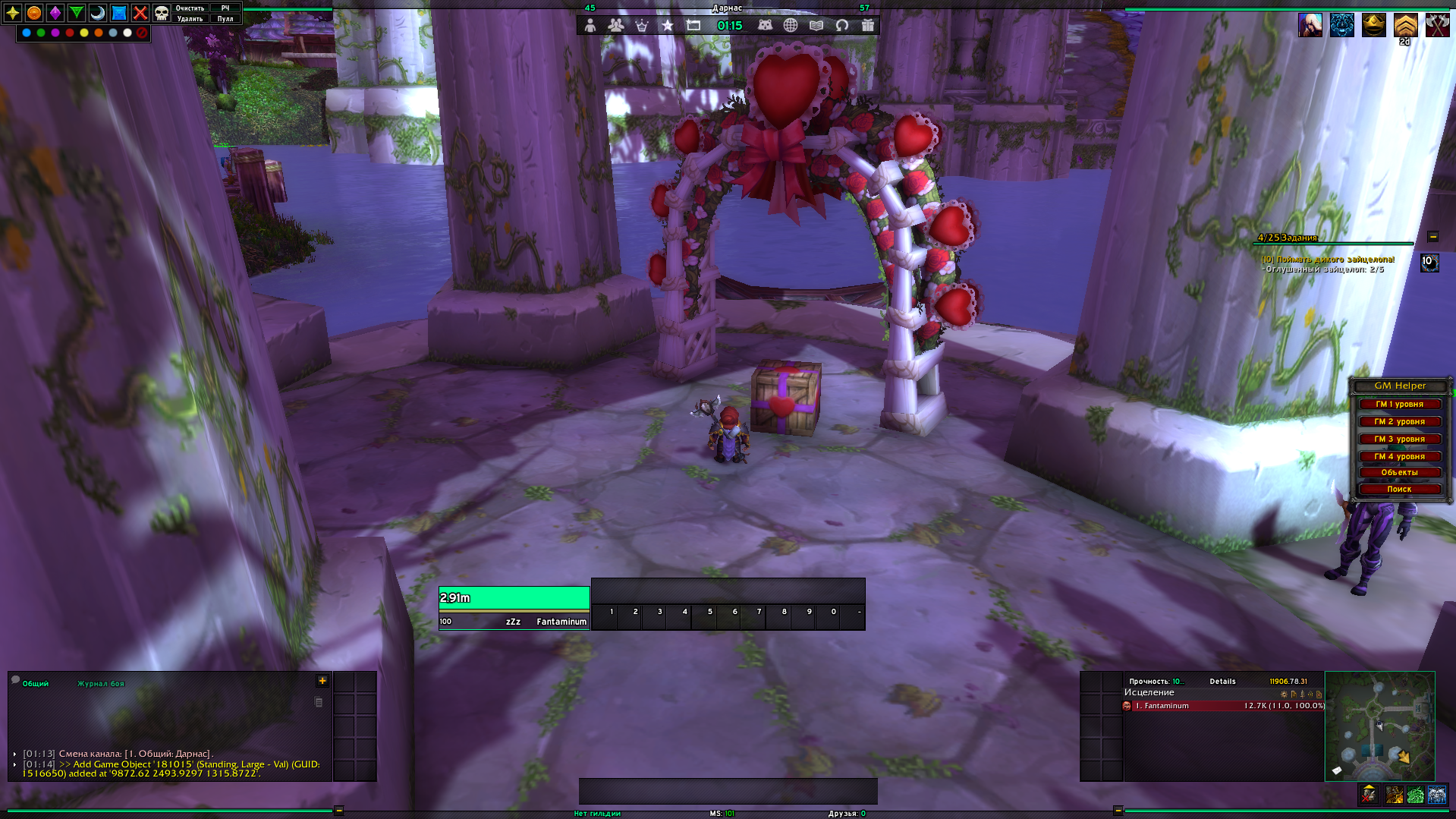Open the spellbook icon in top bar
This screenshot has width=1456, height=819.
point(816,25)
